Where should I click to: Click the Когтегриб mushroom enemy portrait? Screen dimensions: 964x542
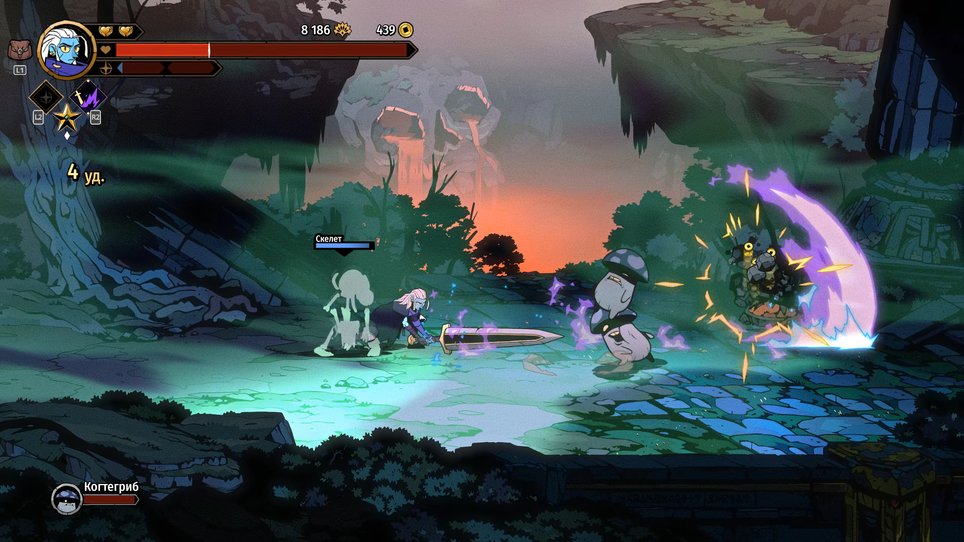coord(66,498)
